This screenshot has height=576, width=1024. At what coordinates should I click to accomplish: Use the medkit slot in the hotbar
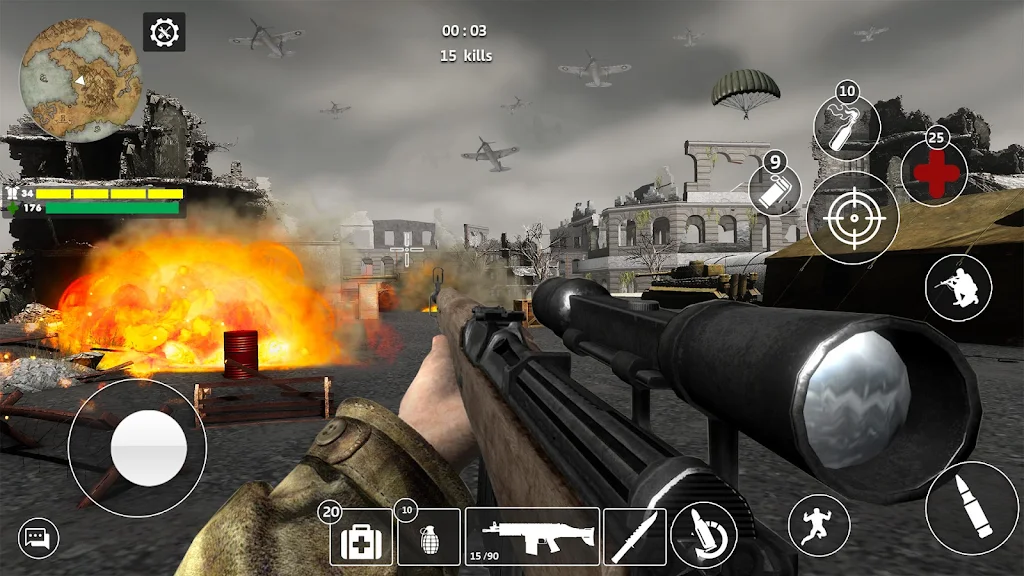(361, 538)
